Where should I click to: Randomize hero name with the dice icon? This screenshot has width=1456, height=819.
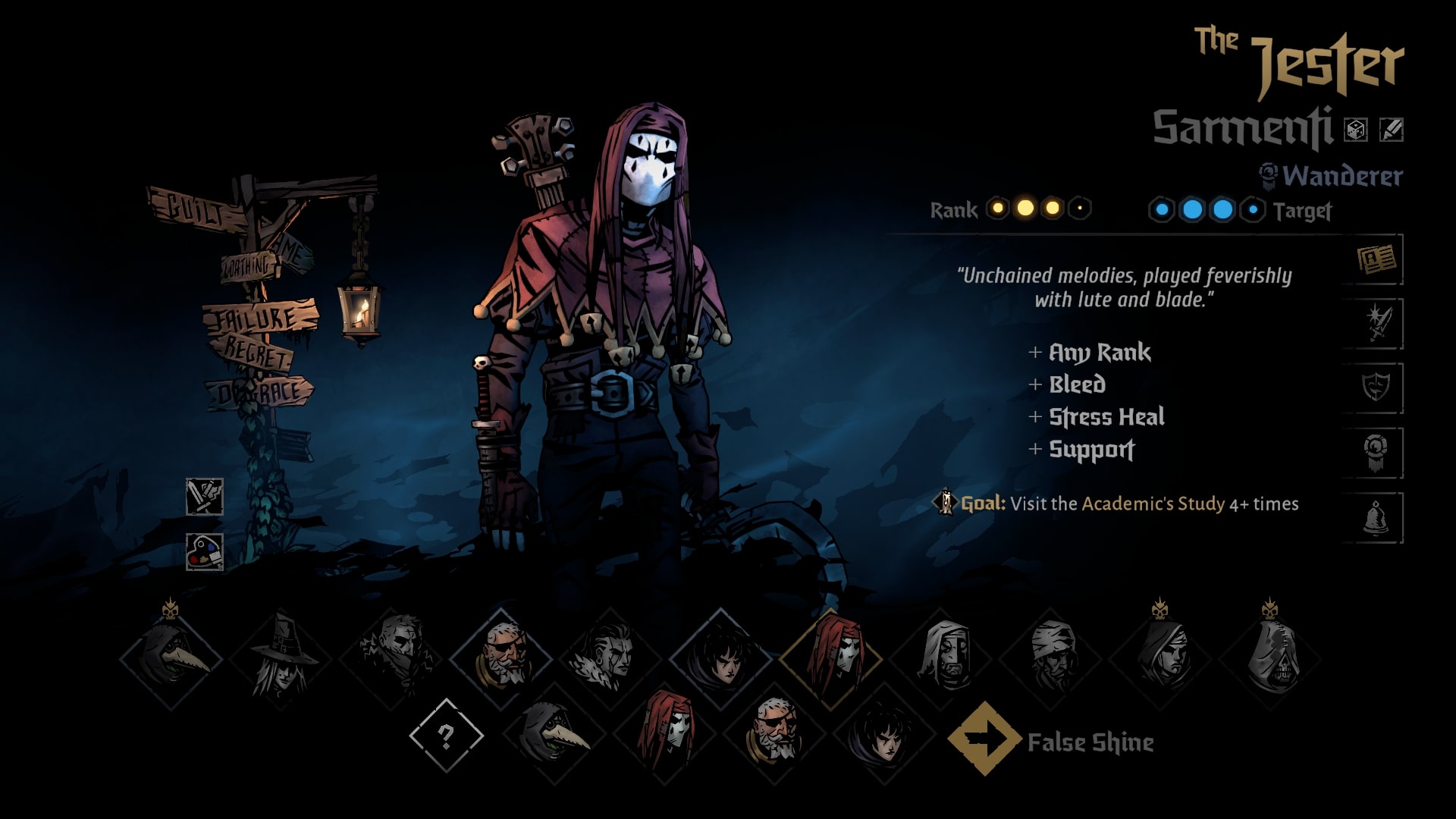[x=1355, y=130]
